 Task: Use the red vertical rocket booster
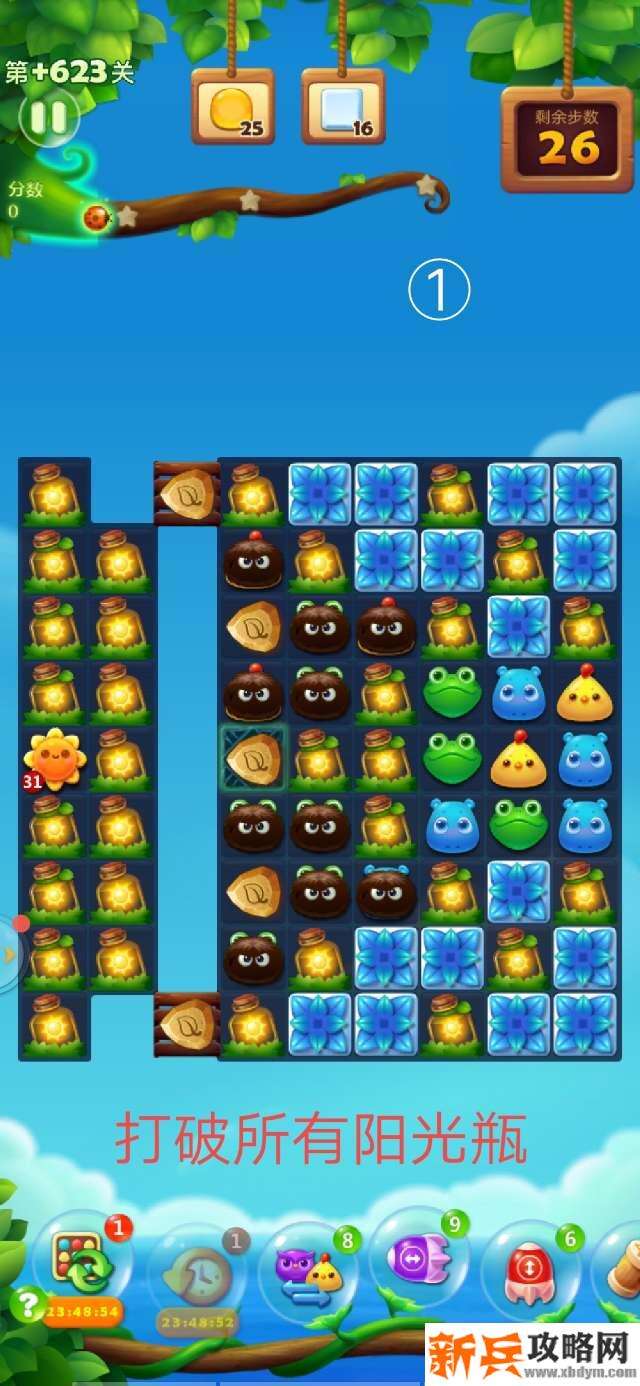[x=530, y=1268]
